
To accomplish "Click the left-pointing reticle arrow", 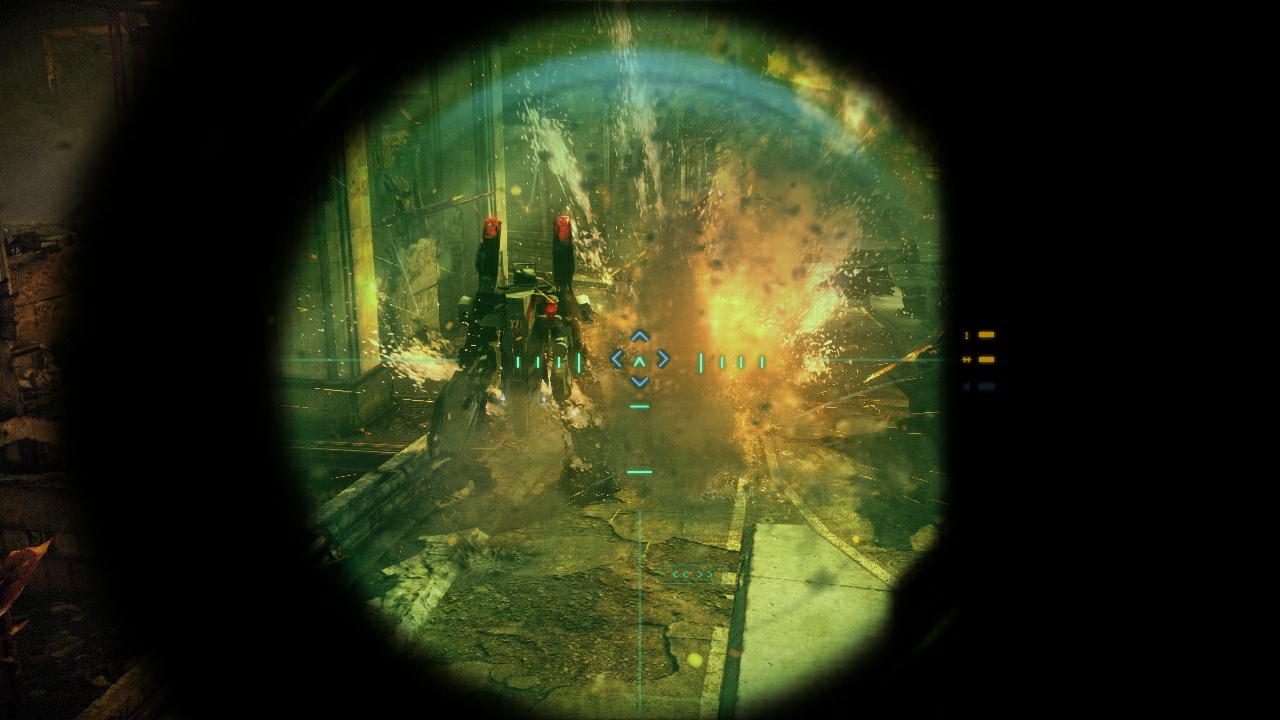I will 616,360.
